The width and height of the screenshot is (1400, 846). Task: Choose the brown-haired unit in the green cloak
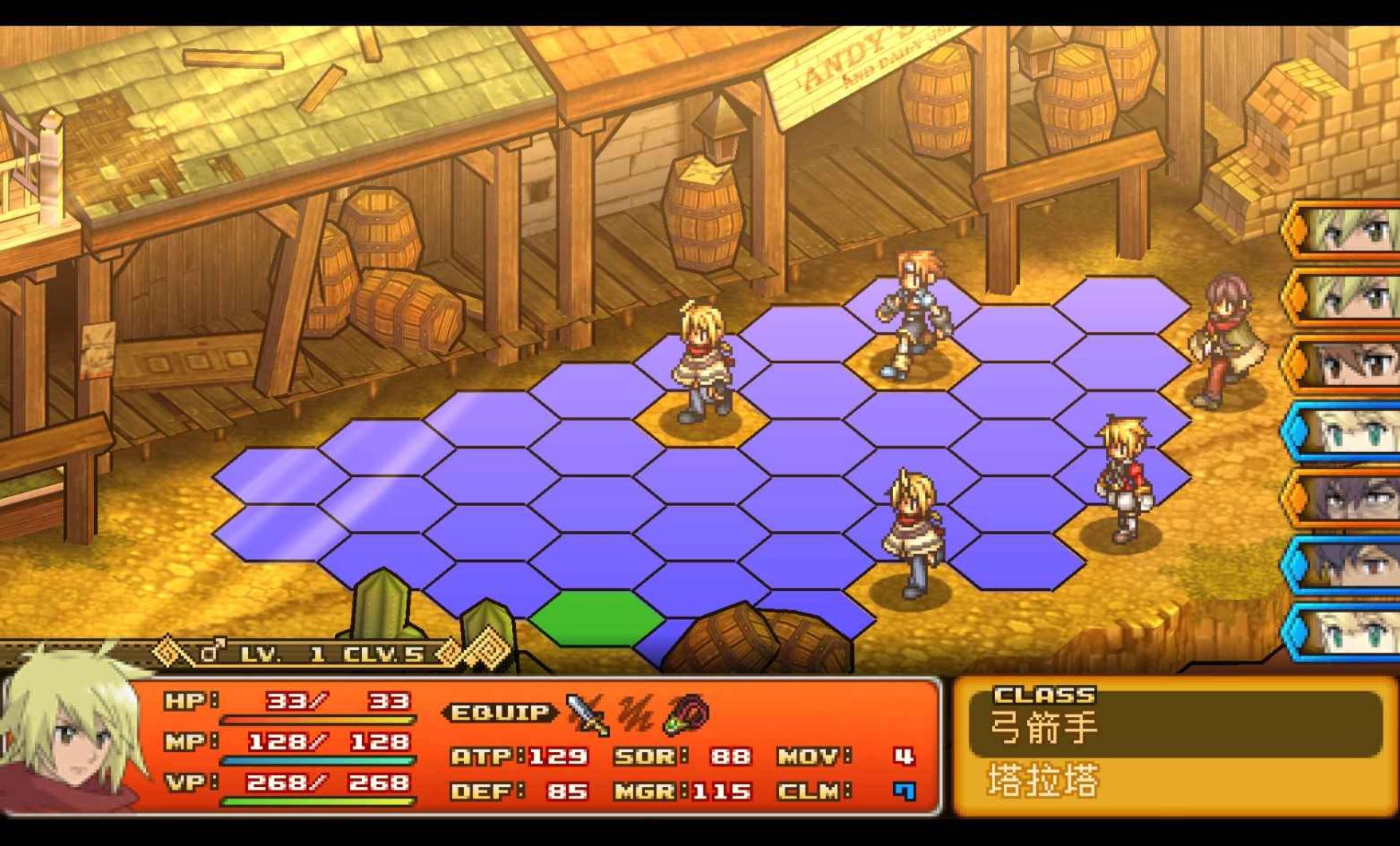coord(1226,339)
